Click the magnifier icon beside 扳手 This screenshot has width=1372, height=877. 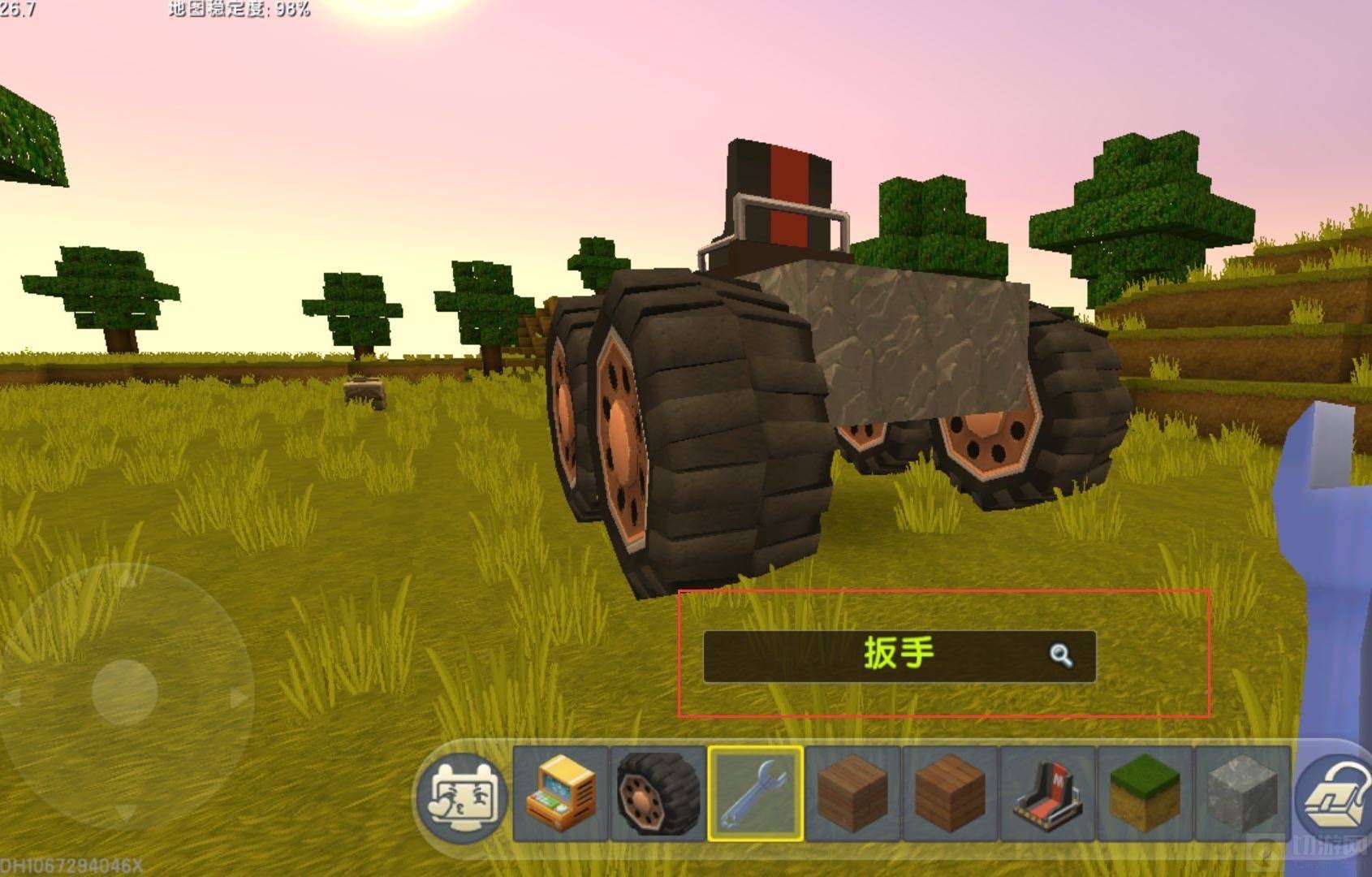point(1060,655)
